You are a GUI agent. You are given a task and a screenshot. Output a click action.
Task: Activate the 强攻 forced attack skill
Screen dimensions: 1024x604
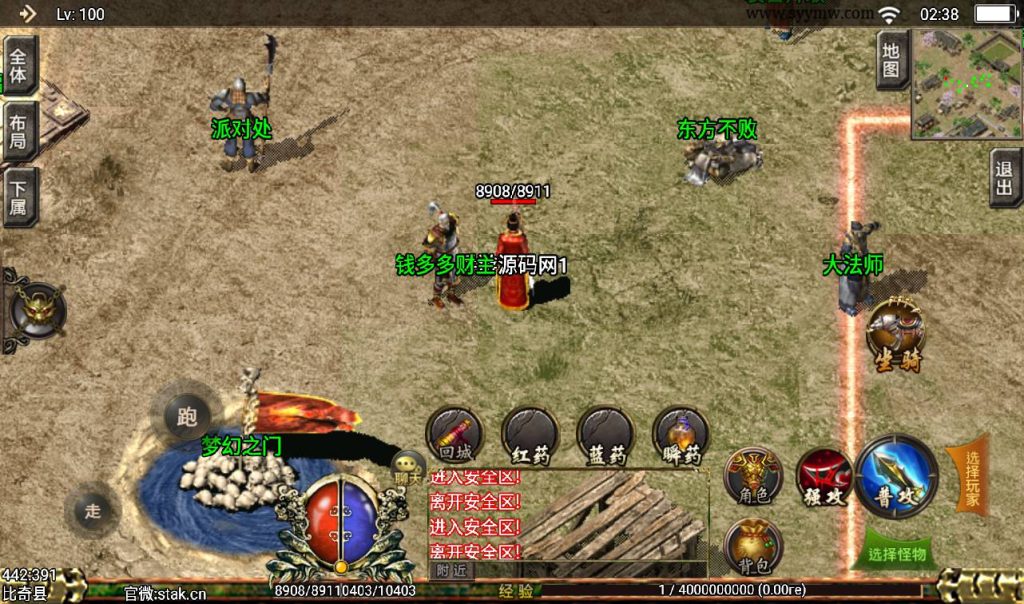[824, 477]
